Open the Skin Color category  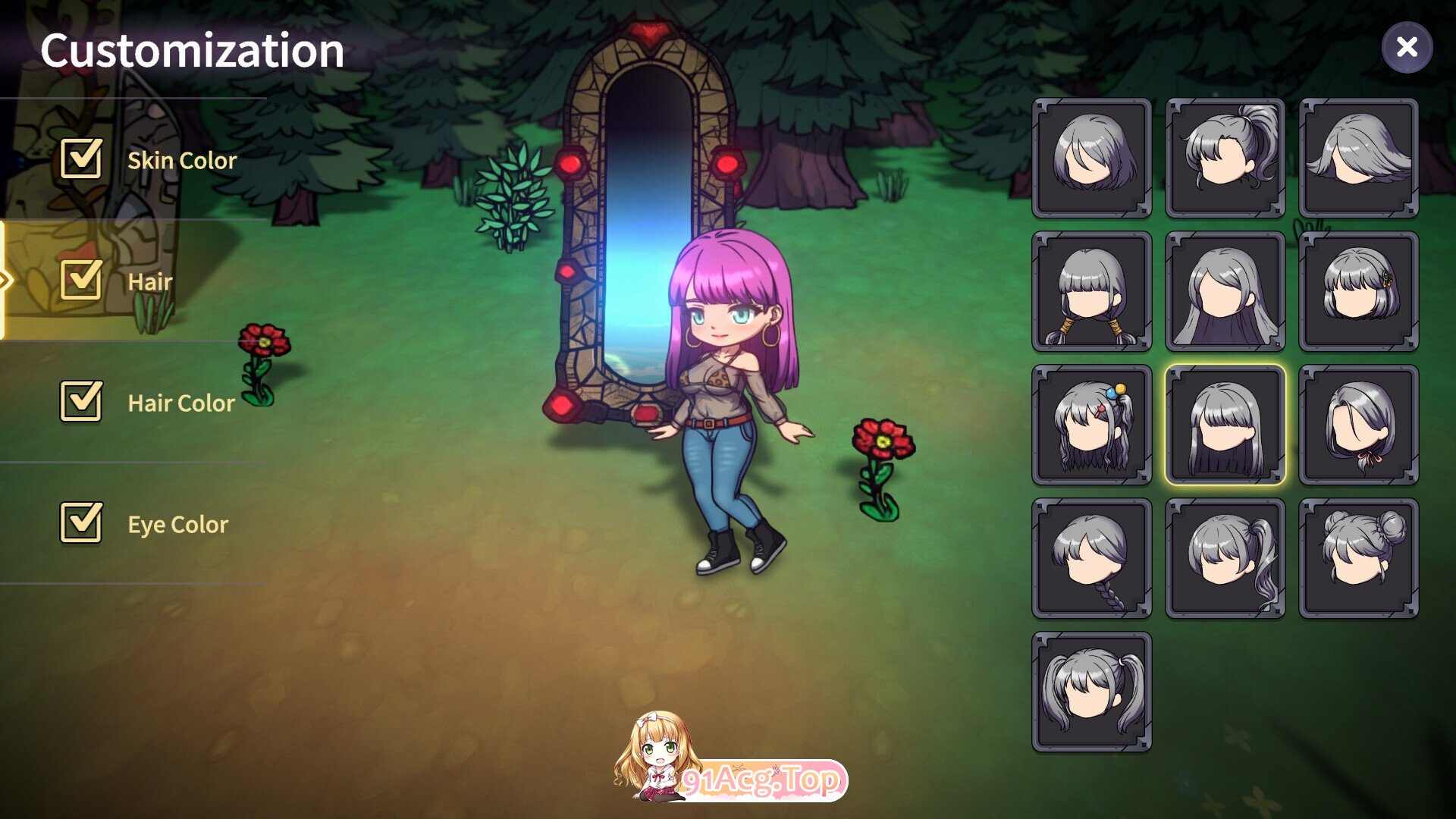182,161
